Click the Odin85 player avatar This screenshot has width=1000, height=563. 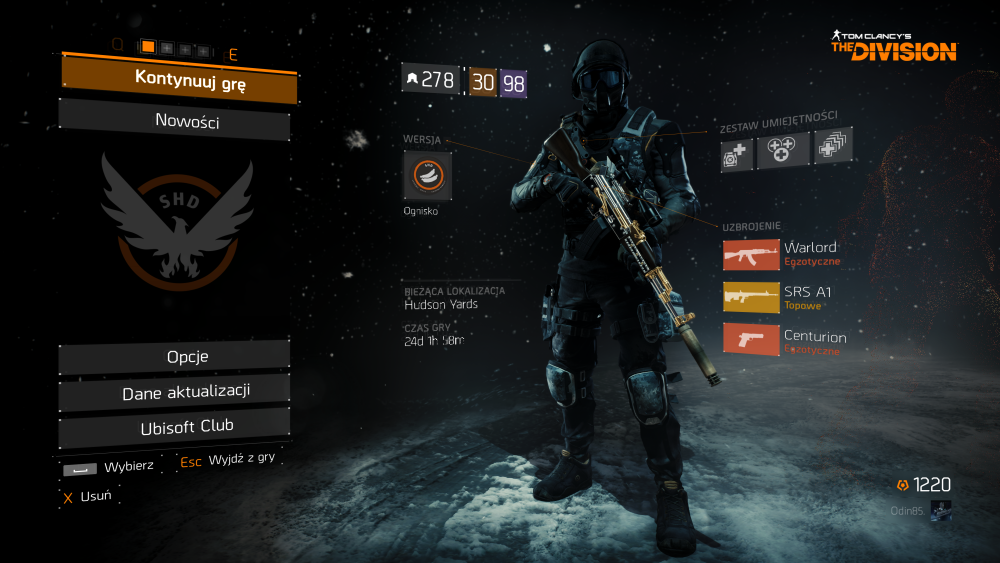tap(940, 509)
